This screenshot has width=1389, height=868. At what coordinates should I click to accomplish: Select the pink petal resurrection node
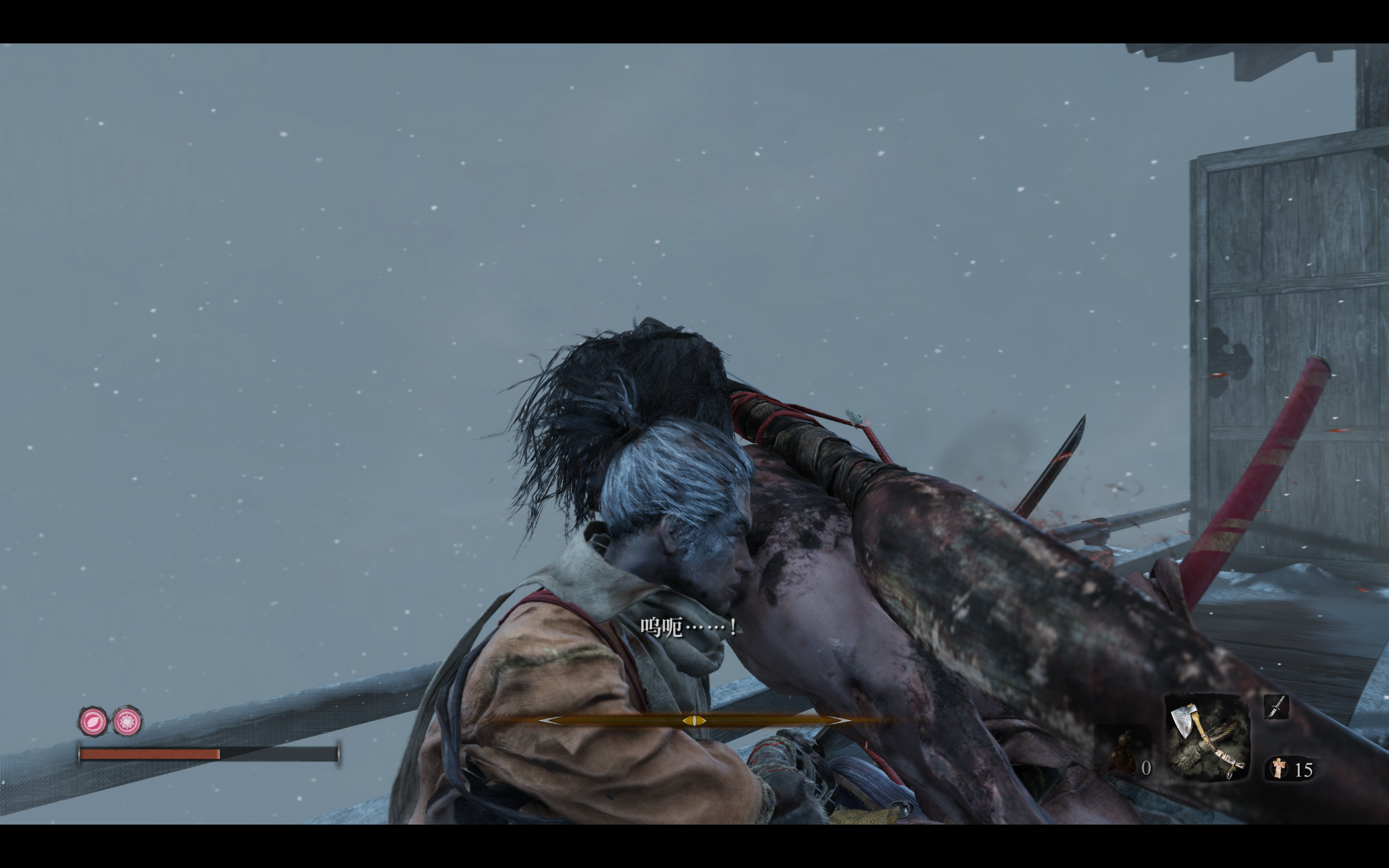coord(93,721)
